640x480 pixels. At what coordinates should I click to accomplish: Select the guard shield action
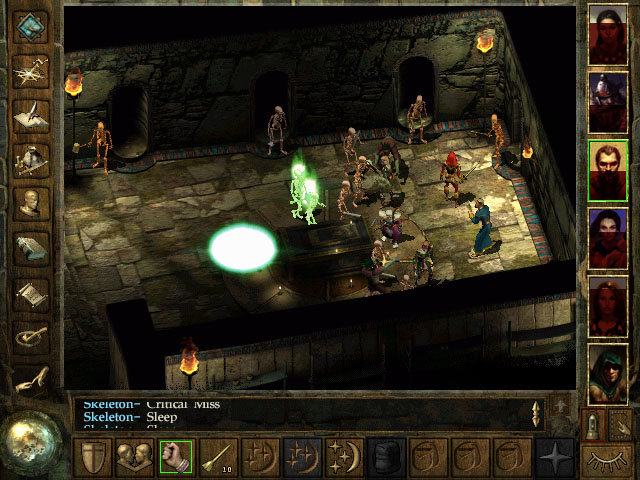click(92, 457)
